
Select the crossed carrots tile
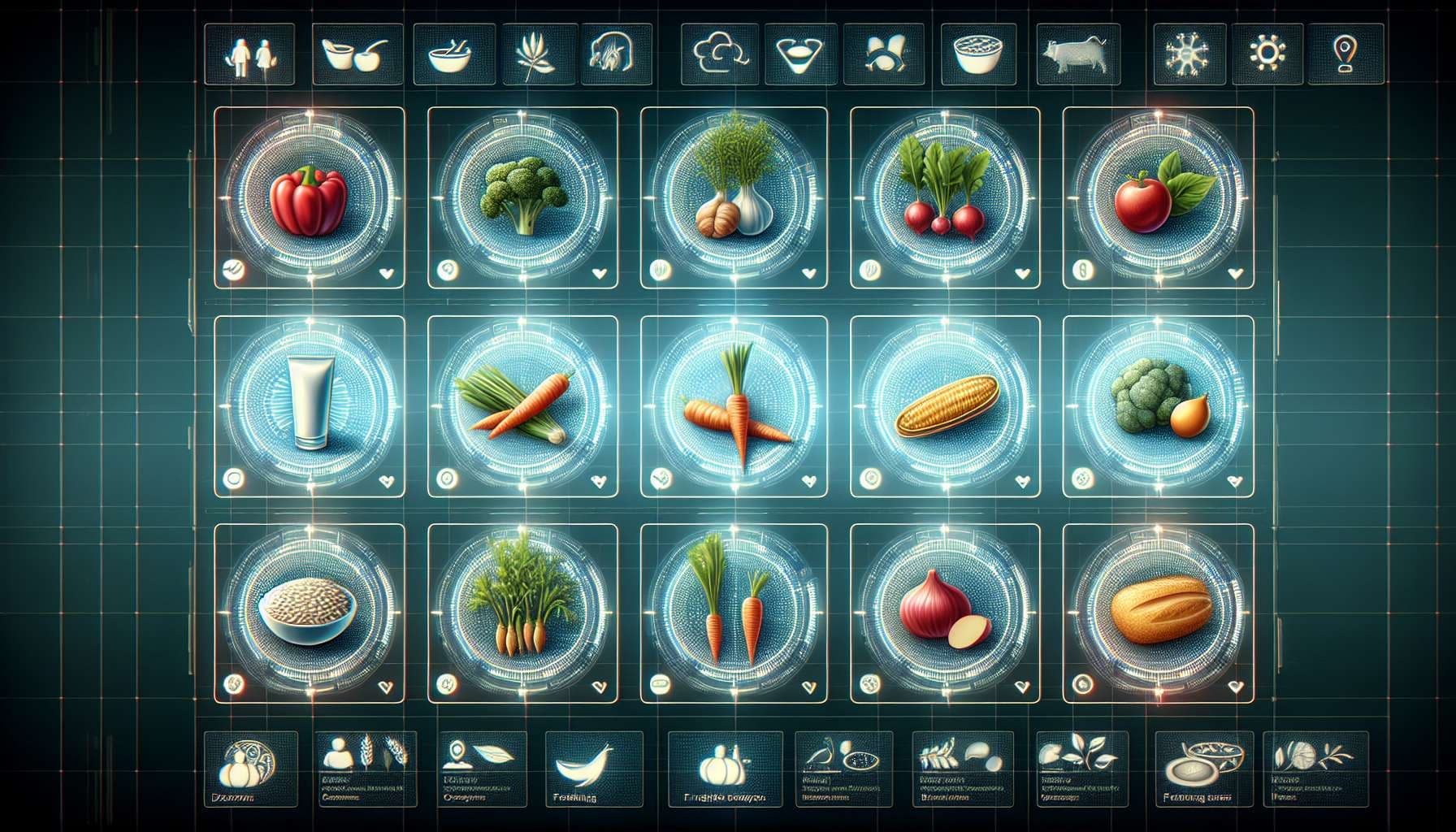click(734, 405)
